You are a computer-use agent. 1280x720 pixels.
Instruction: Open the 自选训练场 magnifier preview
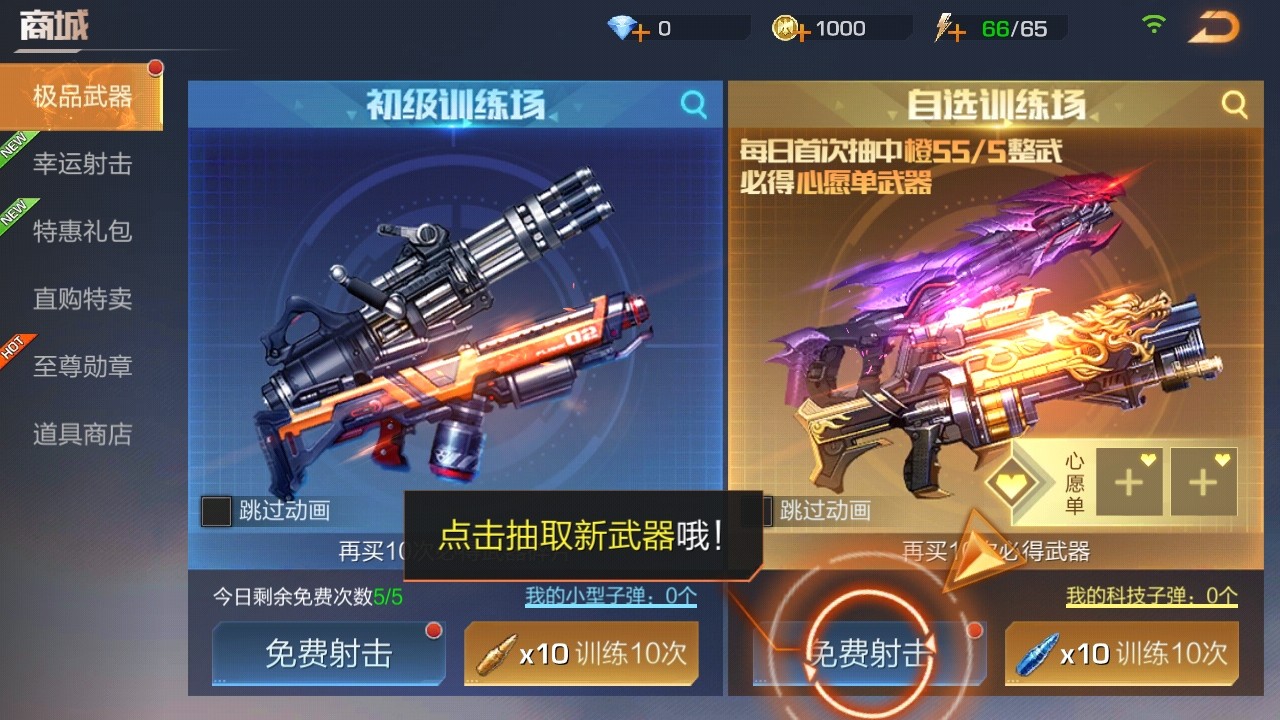pos(1234,104)
